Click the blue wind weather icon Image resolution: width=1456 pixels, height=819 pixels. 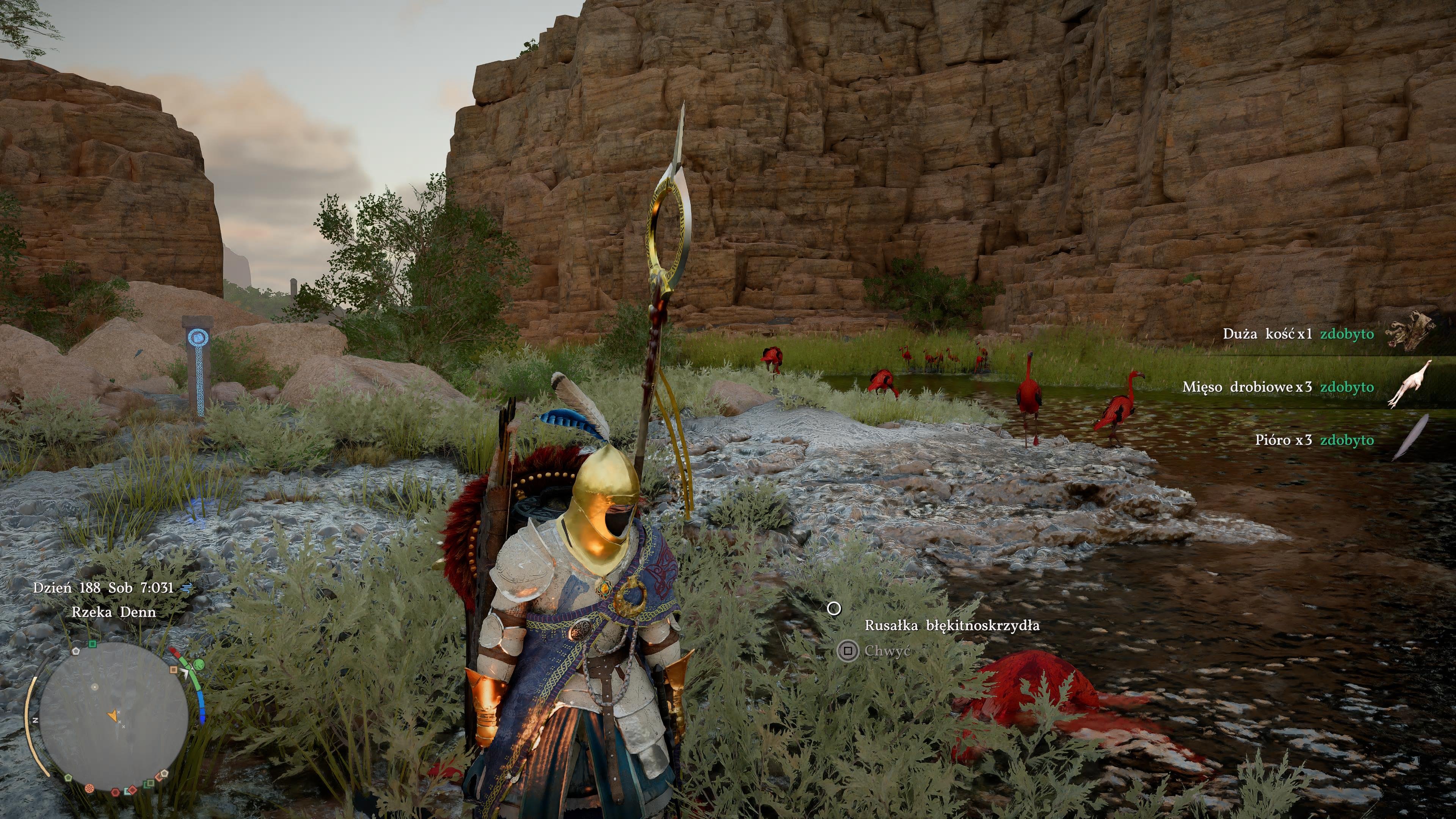[185, 588]
